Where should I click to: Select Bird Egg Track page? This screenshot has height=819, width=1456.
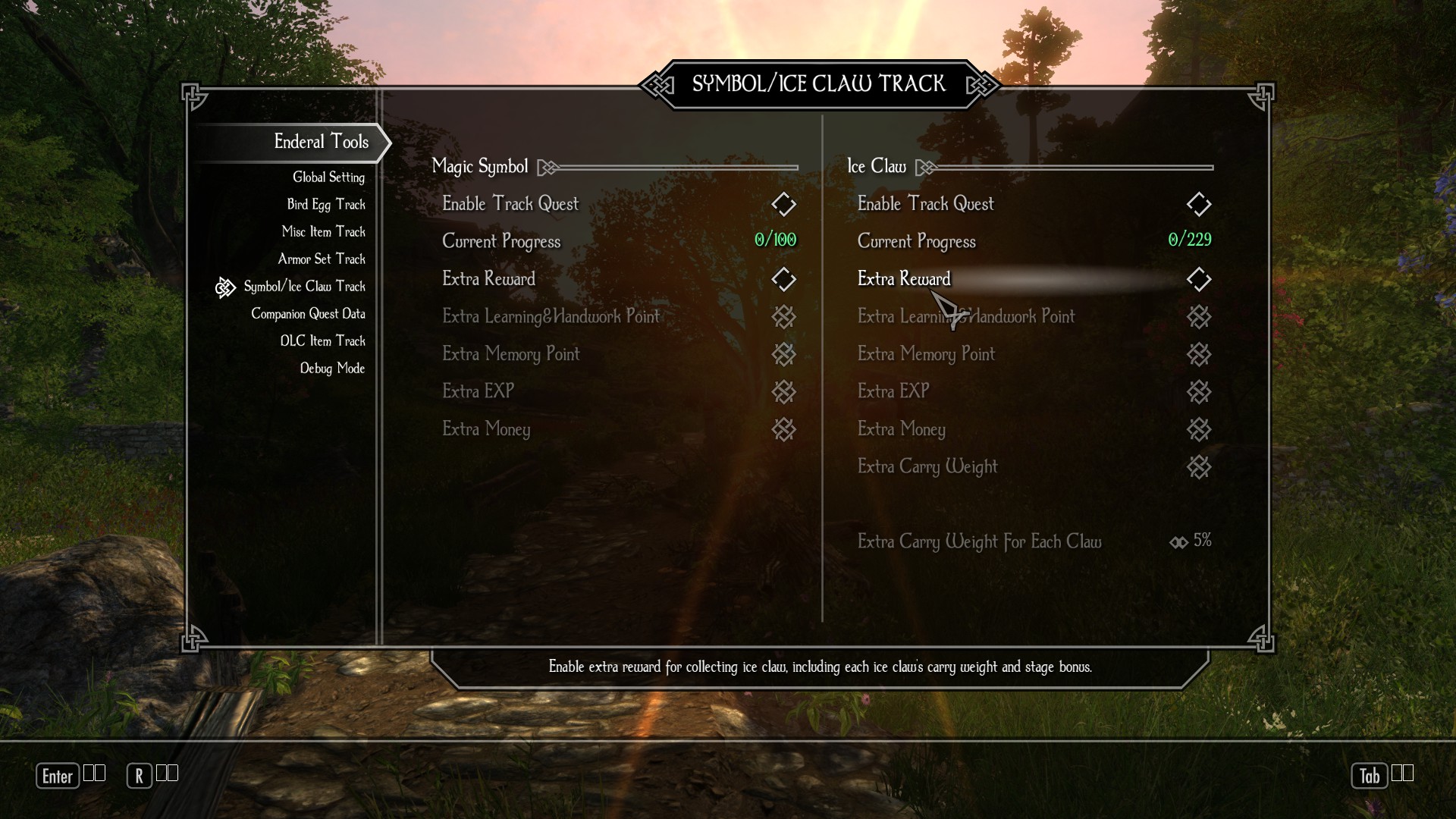(326, 205)
